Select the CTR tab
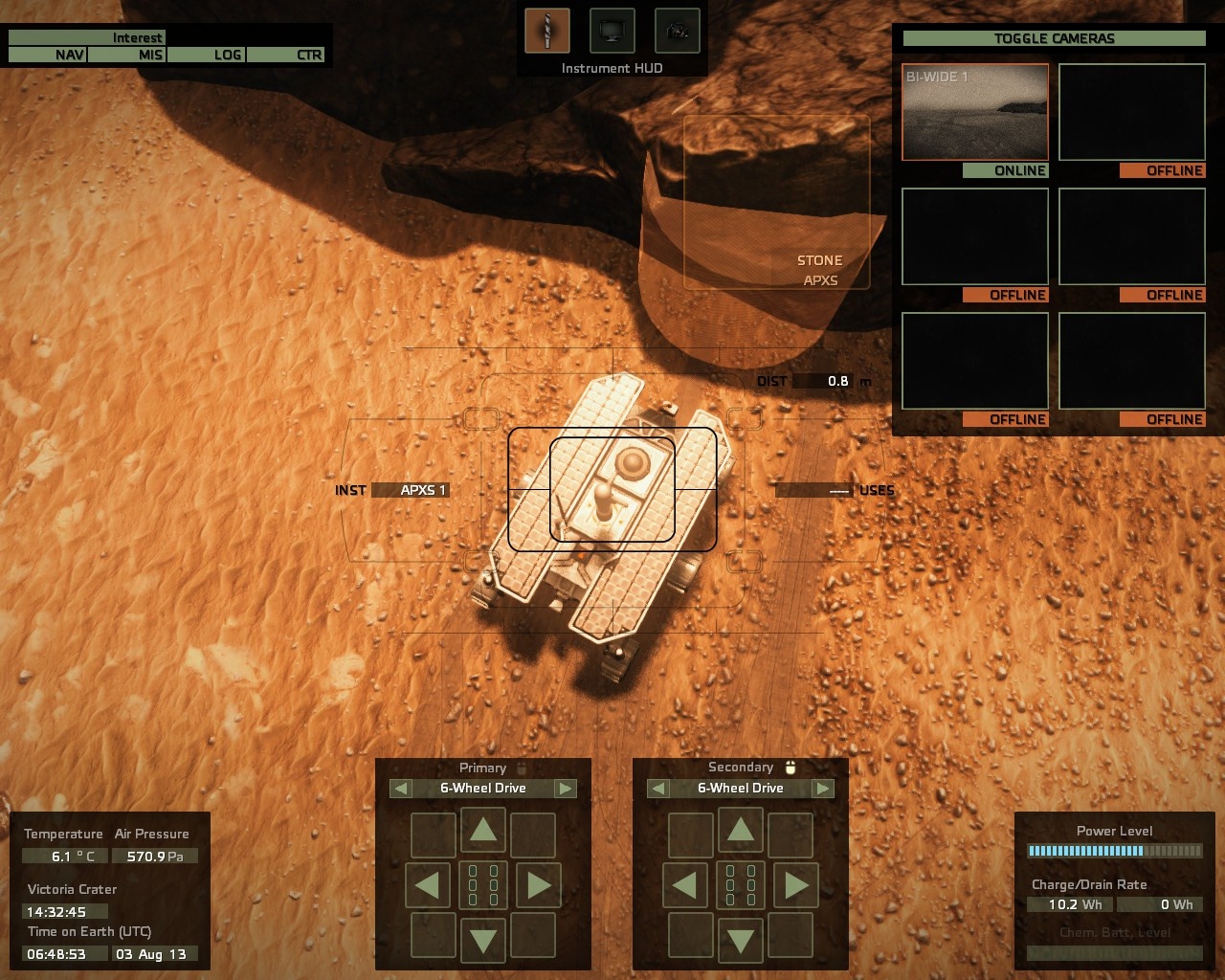The height and width of the screenshot is (980, 1225). (287, 55)
